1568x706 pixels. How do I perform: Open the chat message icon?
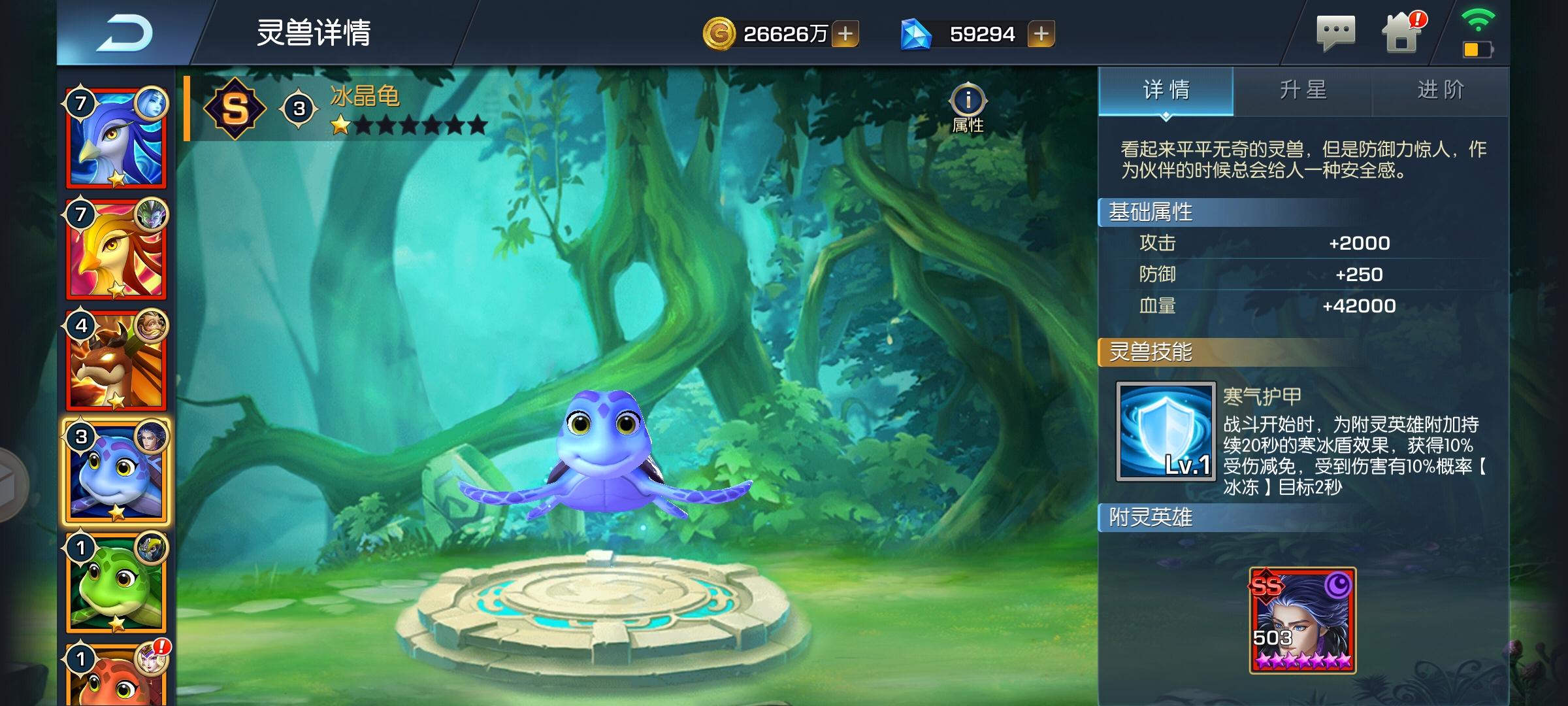[1336, 33]
